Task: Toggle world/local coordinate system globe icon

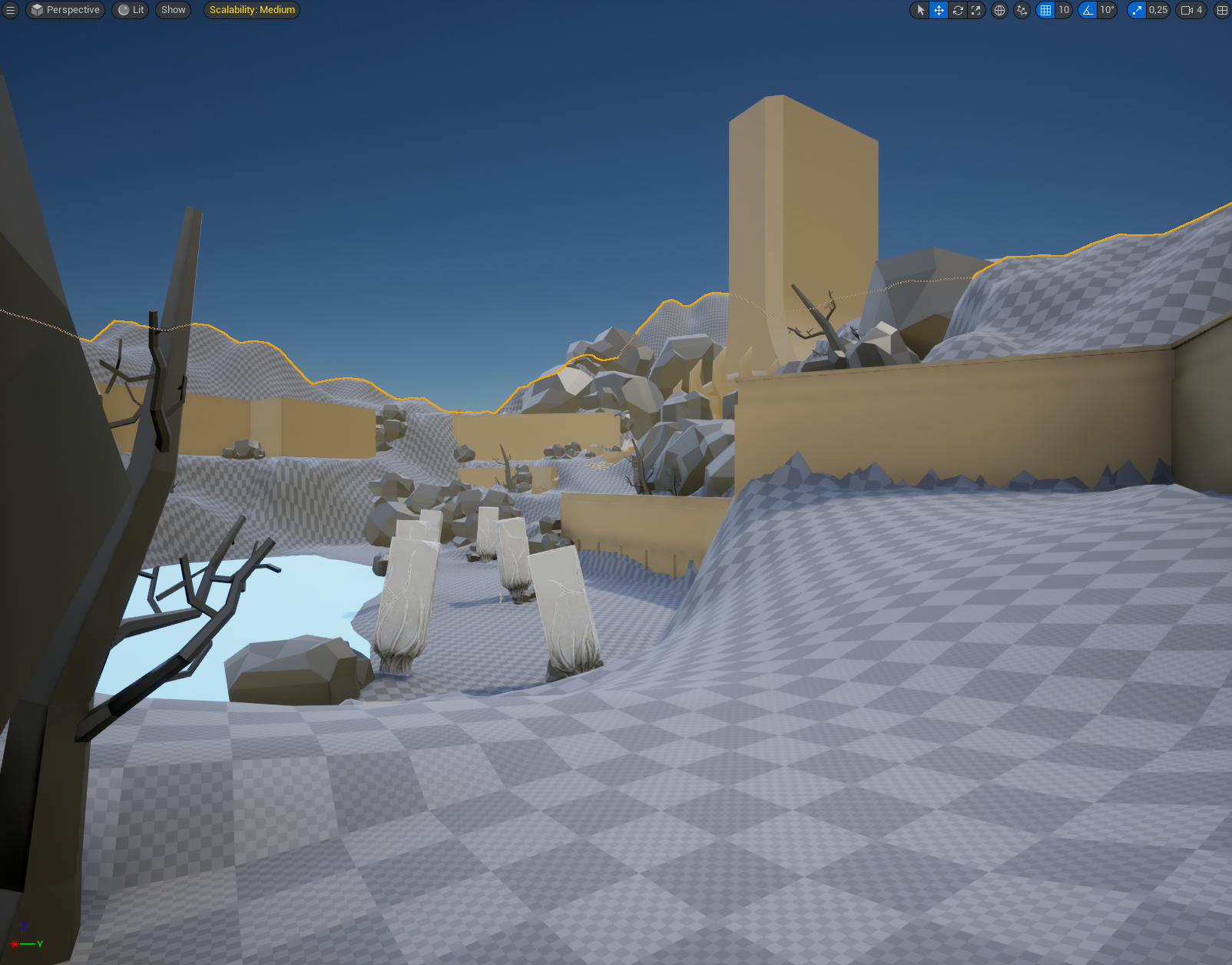Action: pos(999,10)
